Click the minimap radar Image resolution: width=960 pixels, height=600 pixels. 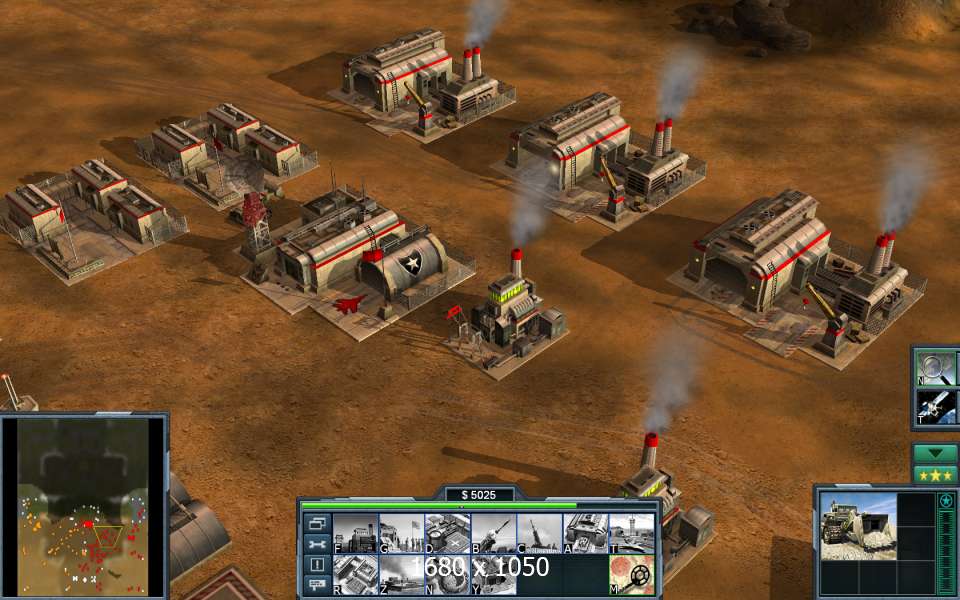[x=84, y=503]
